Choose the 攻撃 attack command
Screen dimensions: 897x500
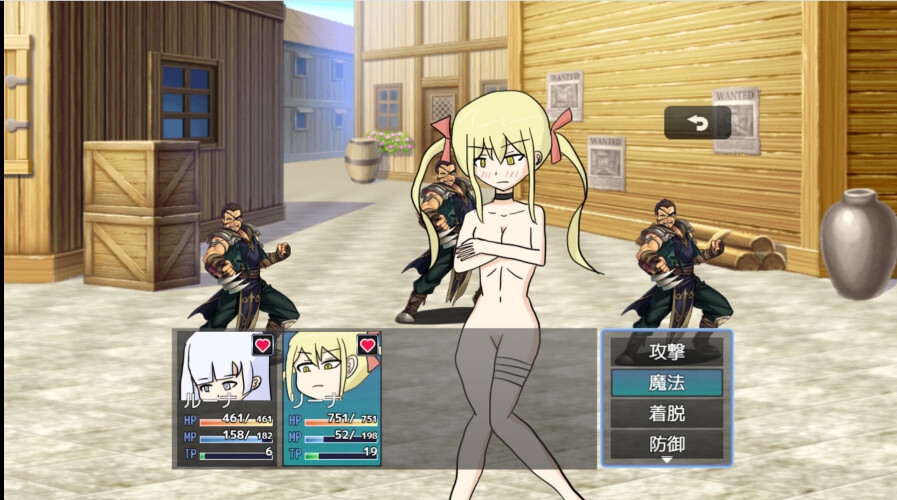tap(666, 352)
